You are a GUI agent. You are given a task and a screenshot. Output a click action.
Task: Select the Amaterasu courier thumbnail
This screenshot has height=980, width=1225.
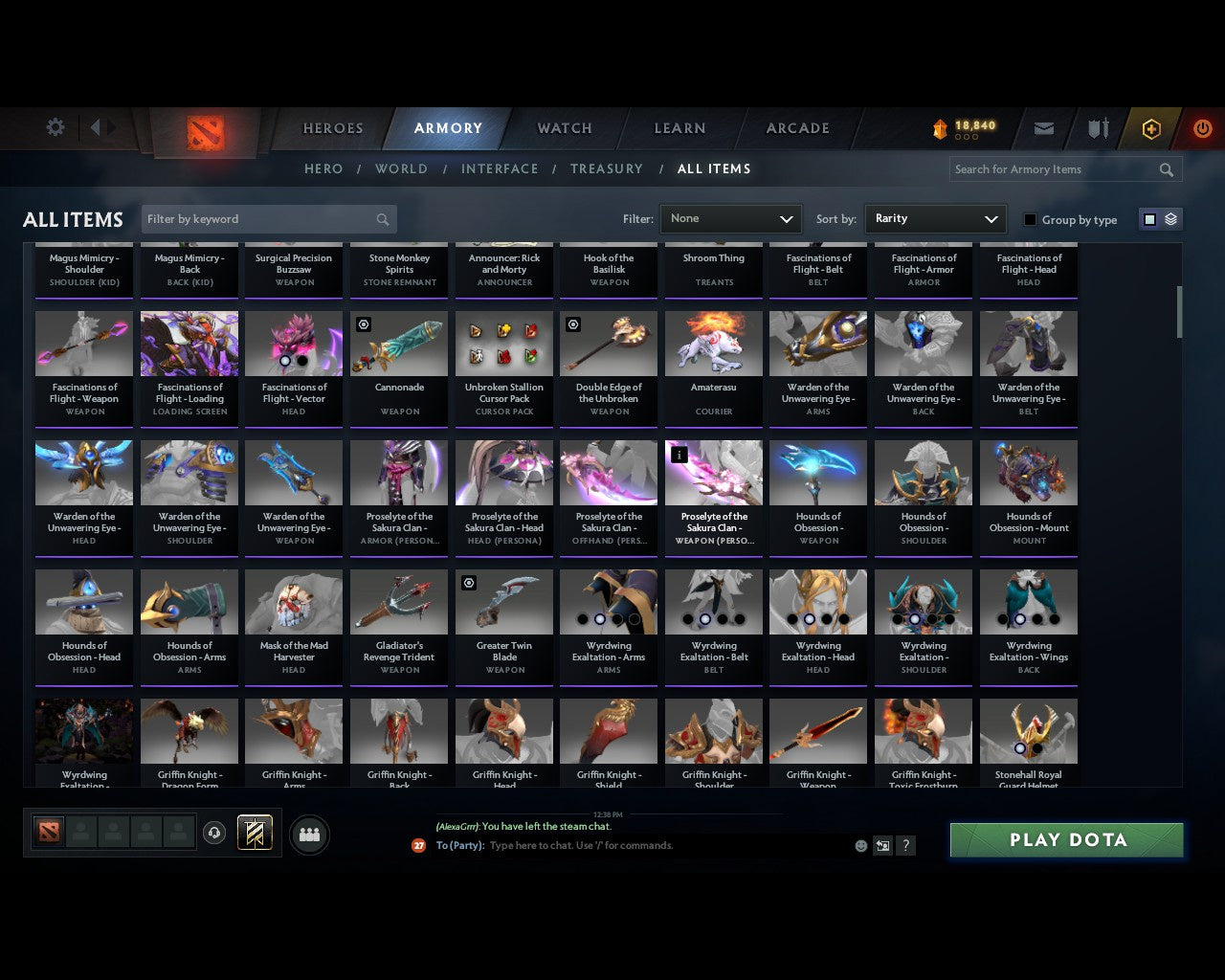(x=713, y=343)
